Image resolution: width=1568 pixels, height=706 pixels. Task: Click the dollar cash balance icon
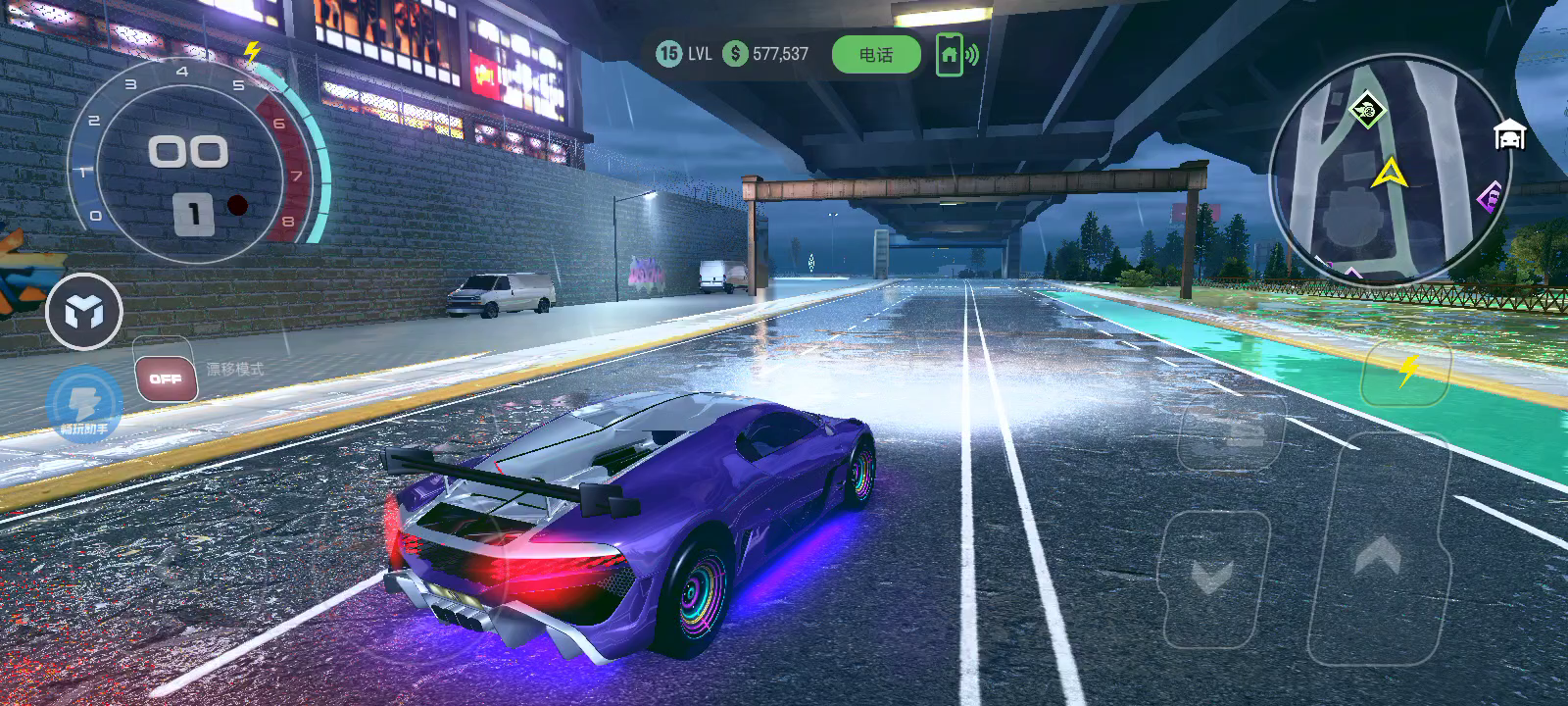[x=735, y=54]
